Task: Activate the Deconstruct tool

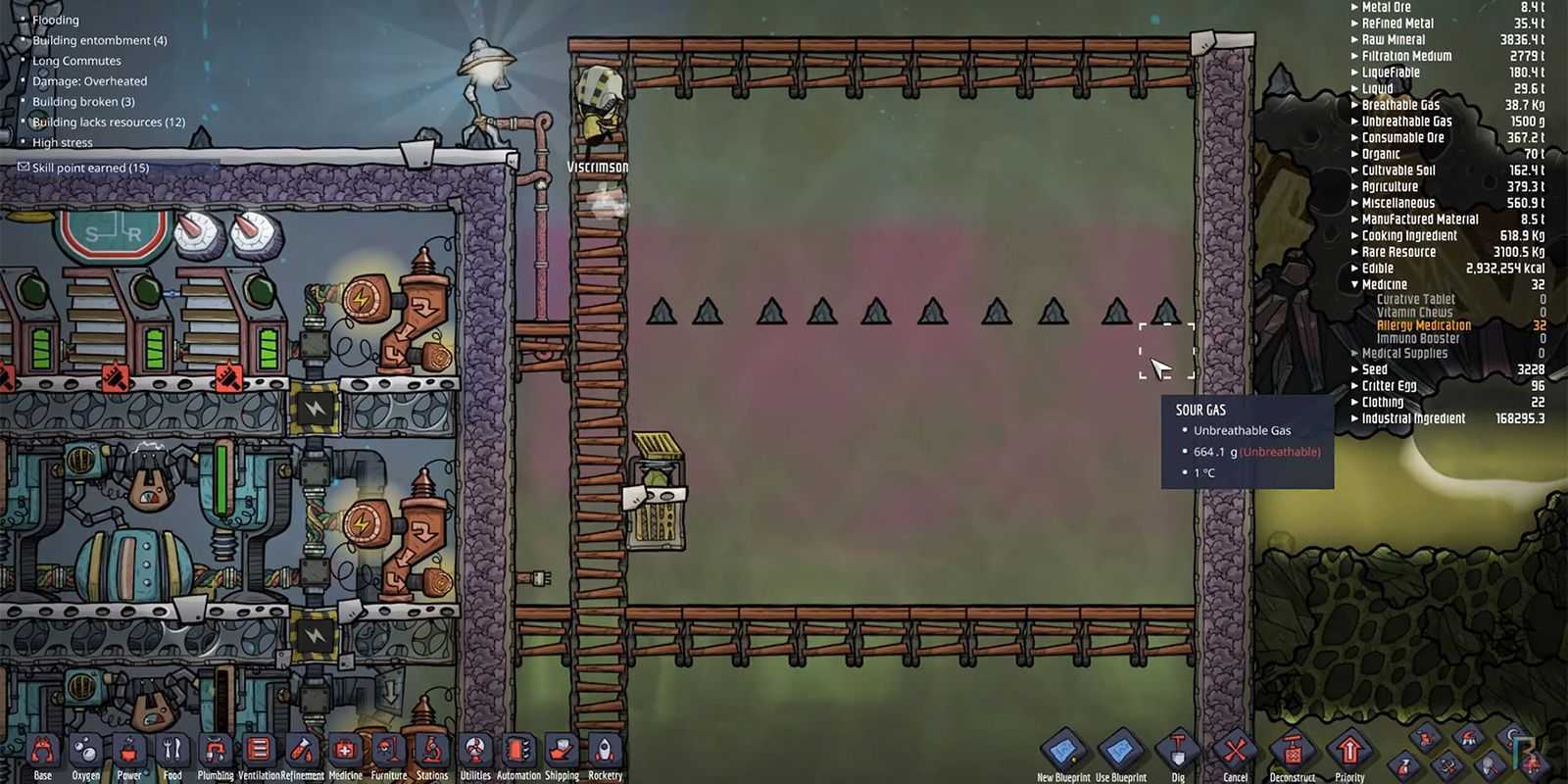Action: click(x=1292, y=754)
